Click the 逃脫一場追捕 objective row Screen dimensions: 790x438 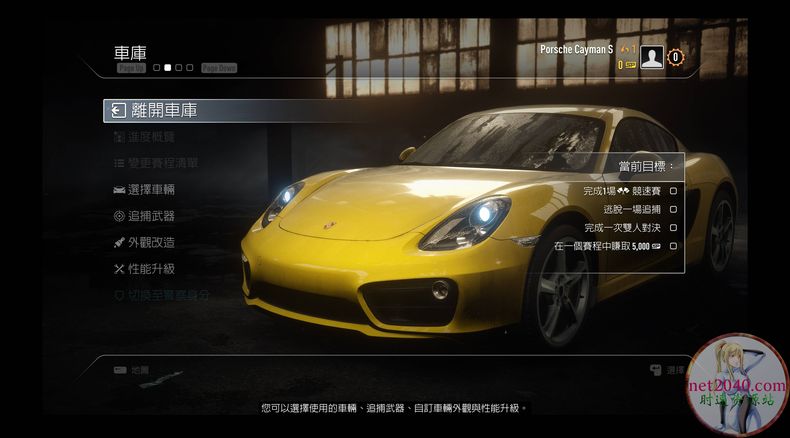pyautogui.click(x=639, y=209)
